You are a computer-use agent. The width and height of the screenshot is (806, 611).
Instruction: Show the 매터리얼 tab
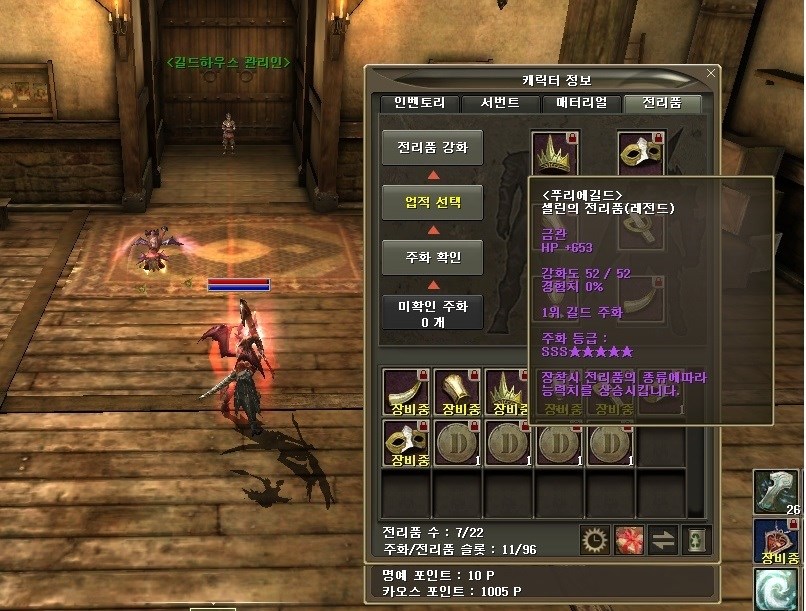click(580, 103)
